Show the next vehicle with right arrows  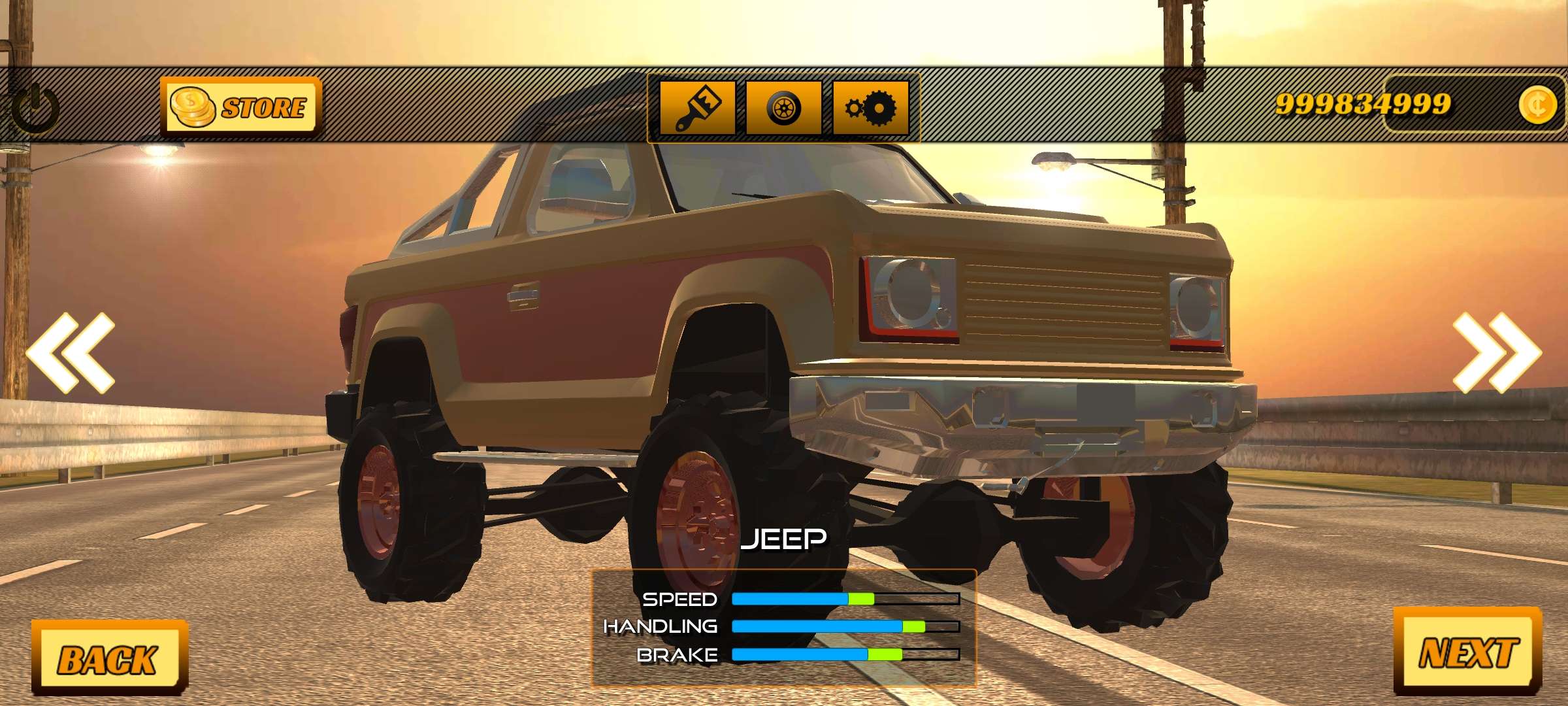point(1496,353)
